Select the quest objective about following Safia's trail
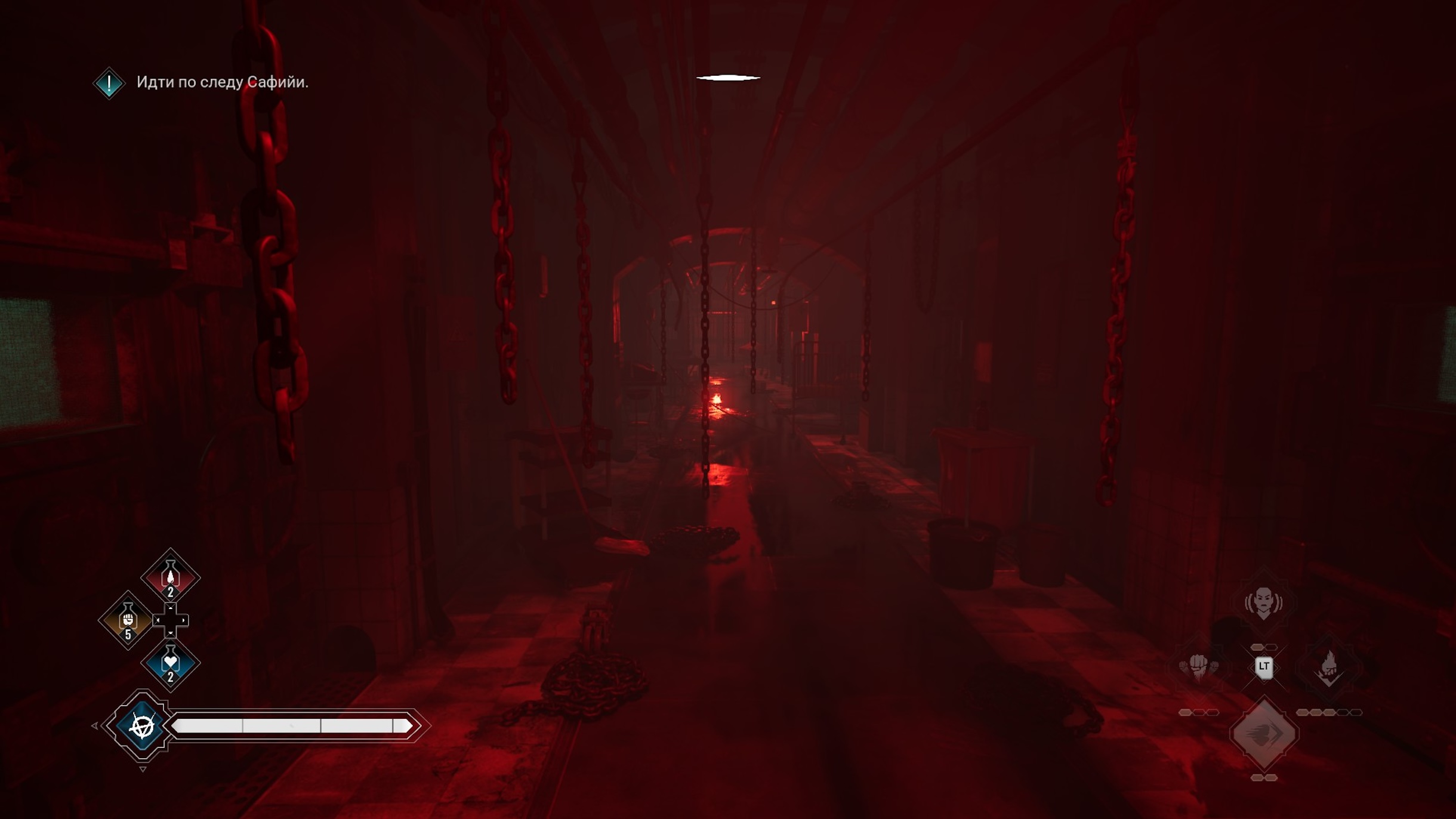 click(x=222, y=82)
